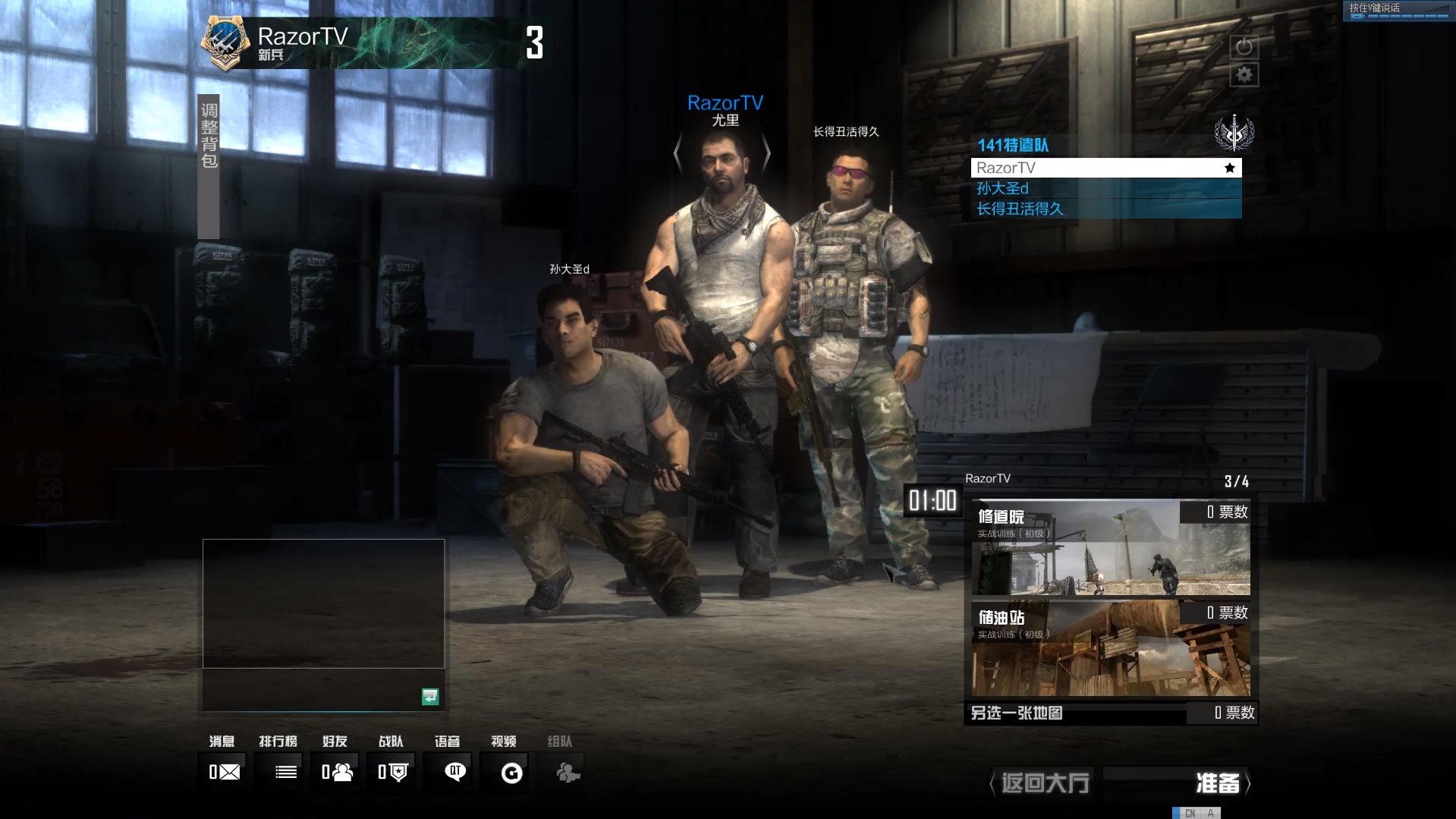Open the 语音 voice chat icon
Viewport: 1456px width, 819px height.
(x=454, y=772)
